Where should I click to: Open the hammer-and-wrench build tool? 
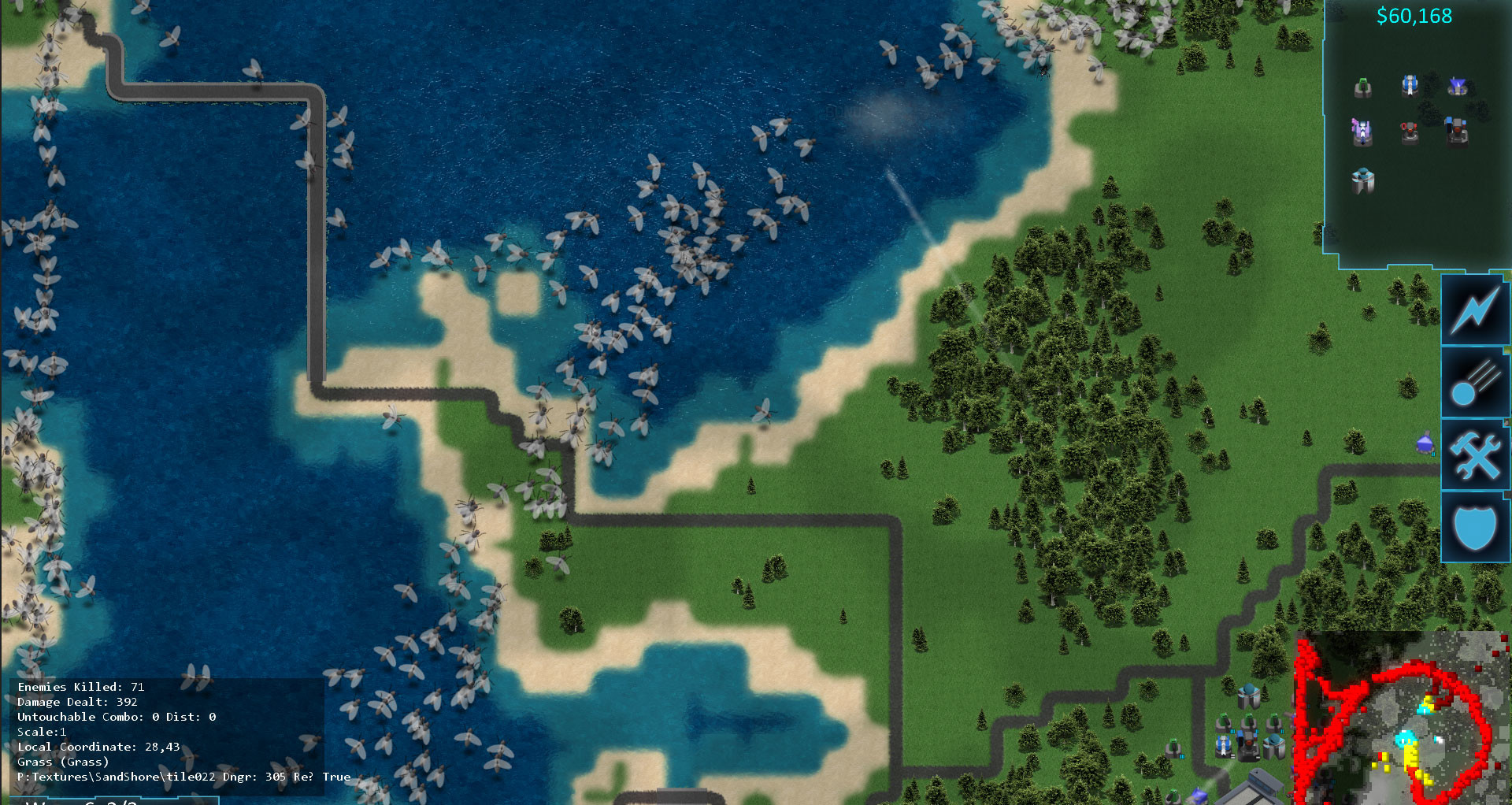pos(1476,454)
